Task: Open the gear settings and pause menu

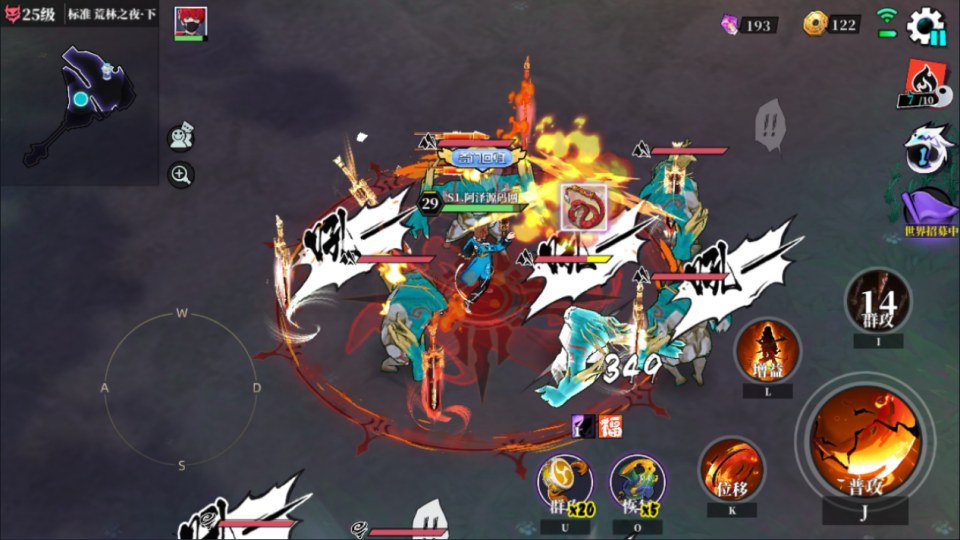Action: click(926, 25)
